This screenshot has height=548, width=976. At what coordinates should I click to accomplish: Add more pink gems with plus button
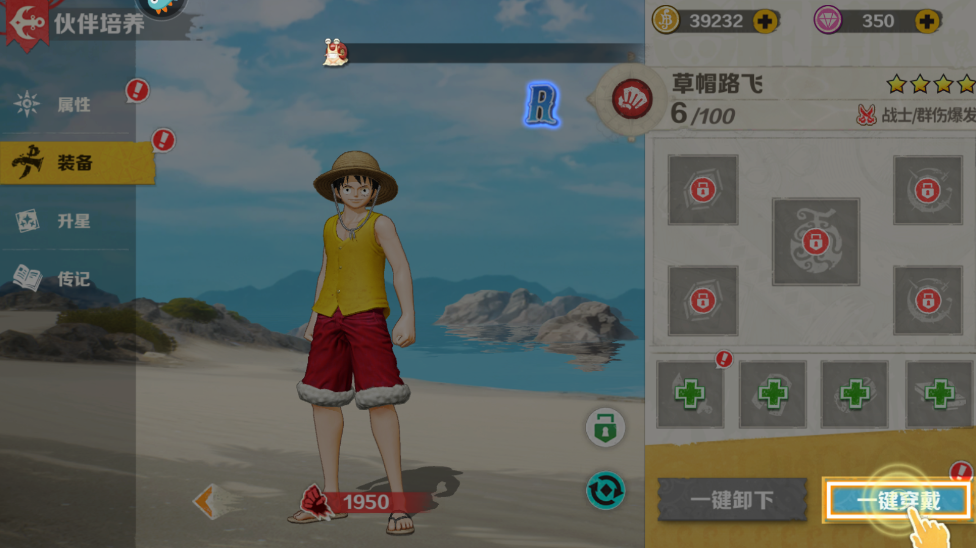click(x=928, y=21)
